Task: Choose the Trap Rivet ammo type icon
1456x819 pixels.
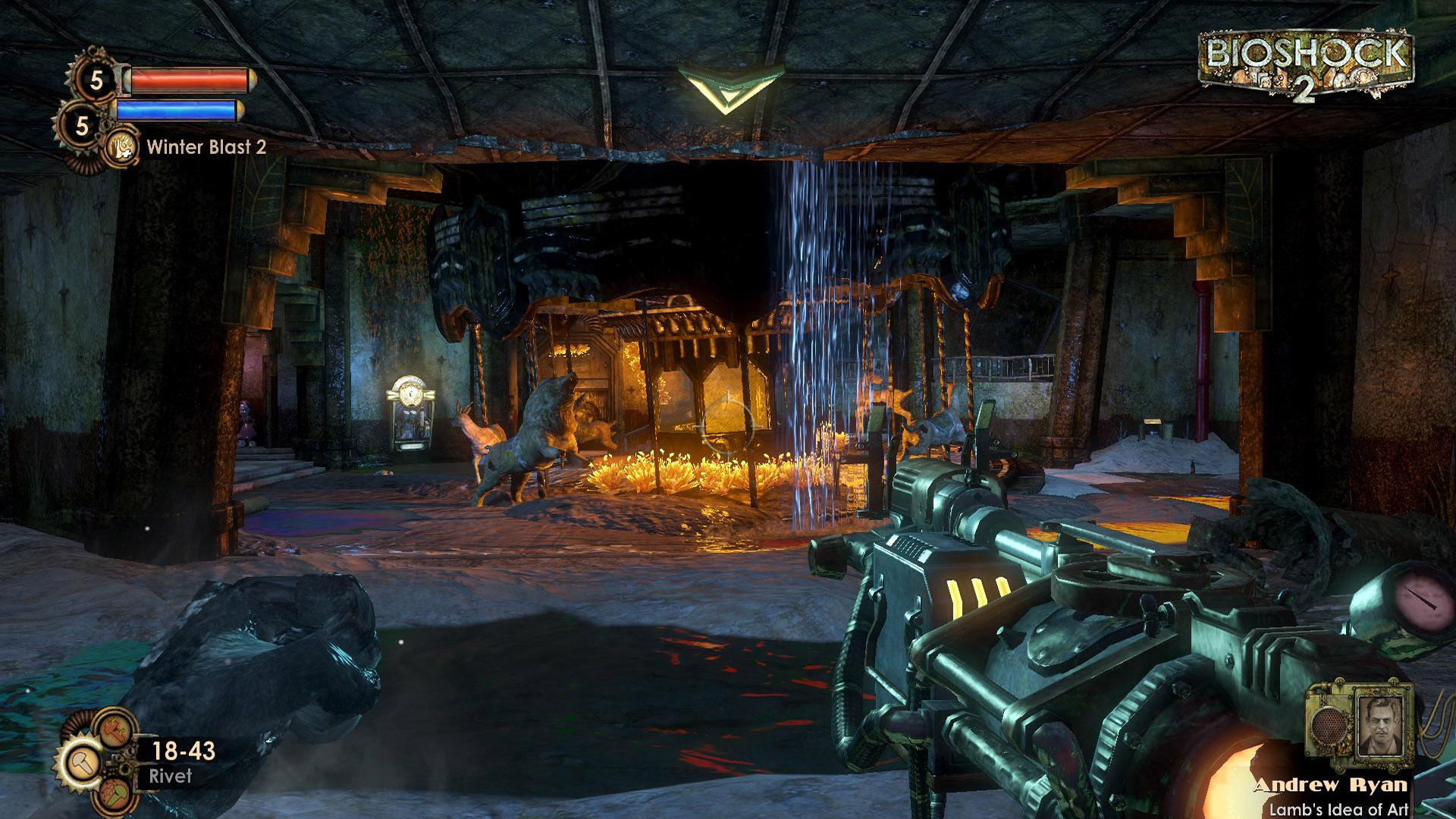Action: (115, 793)
